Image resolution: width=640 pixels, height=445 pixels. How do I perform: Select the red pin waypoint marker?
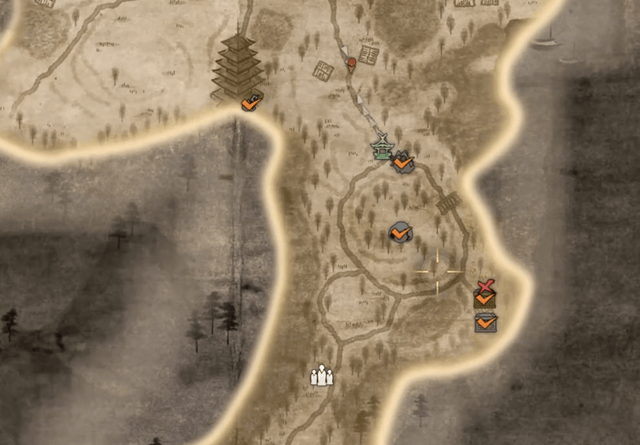coord(352,64)
